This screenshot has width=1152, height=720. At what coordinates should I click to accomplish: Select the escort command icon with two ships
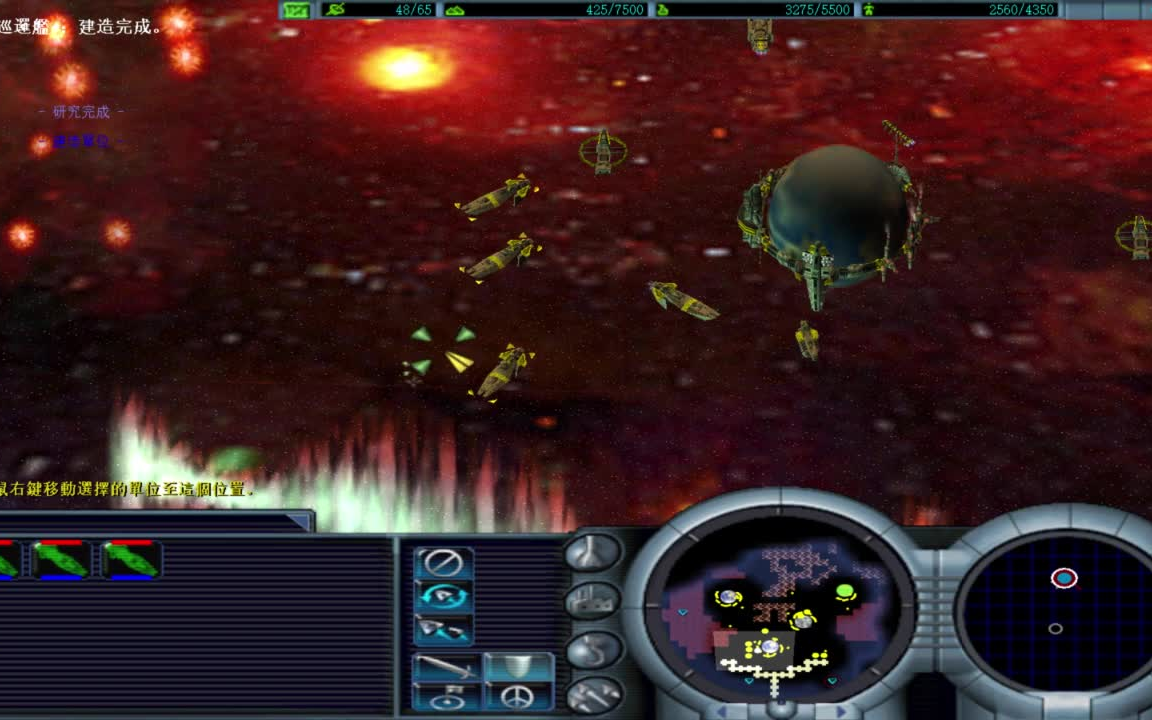tap(443, 629)
